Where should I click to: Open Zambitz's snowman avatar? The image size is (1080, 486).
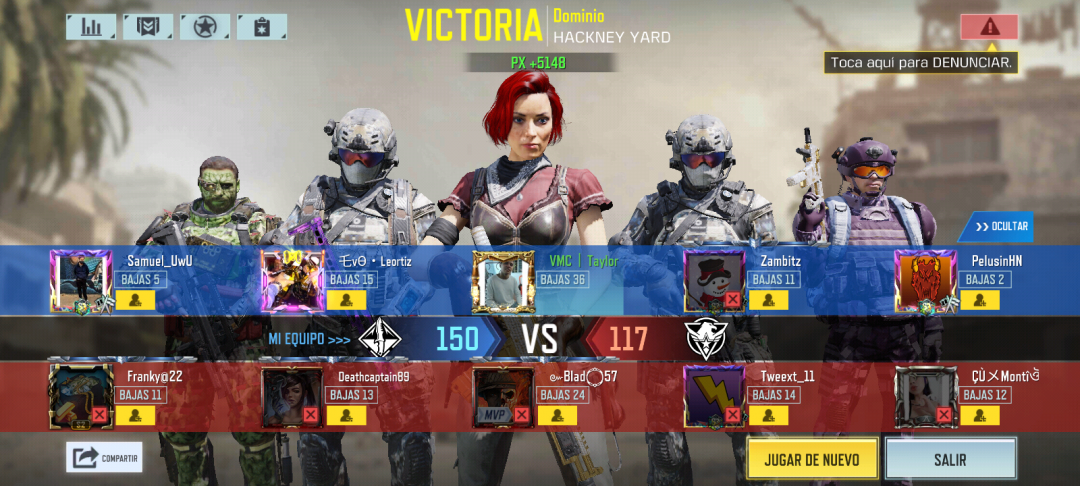(714, 281)
